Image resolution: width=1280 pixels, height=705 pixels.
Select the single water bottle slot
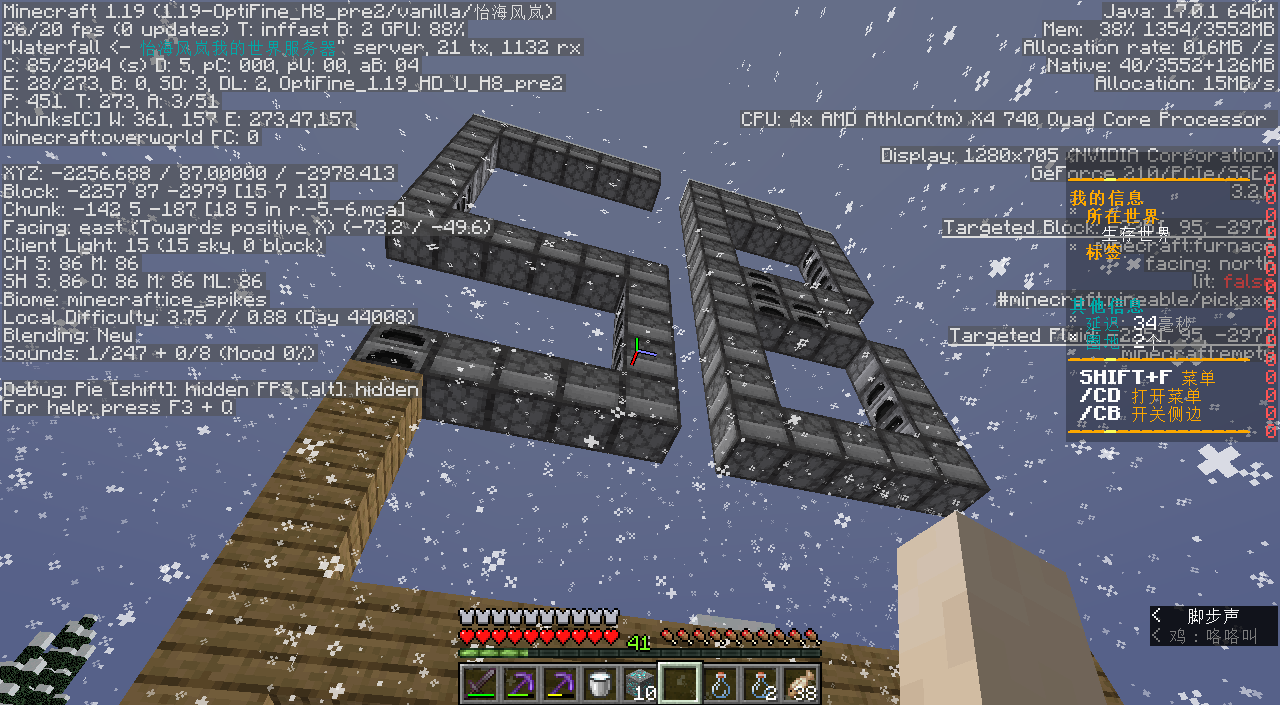point(719,684)
